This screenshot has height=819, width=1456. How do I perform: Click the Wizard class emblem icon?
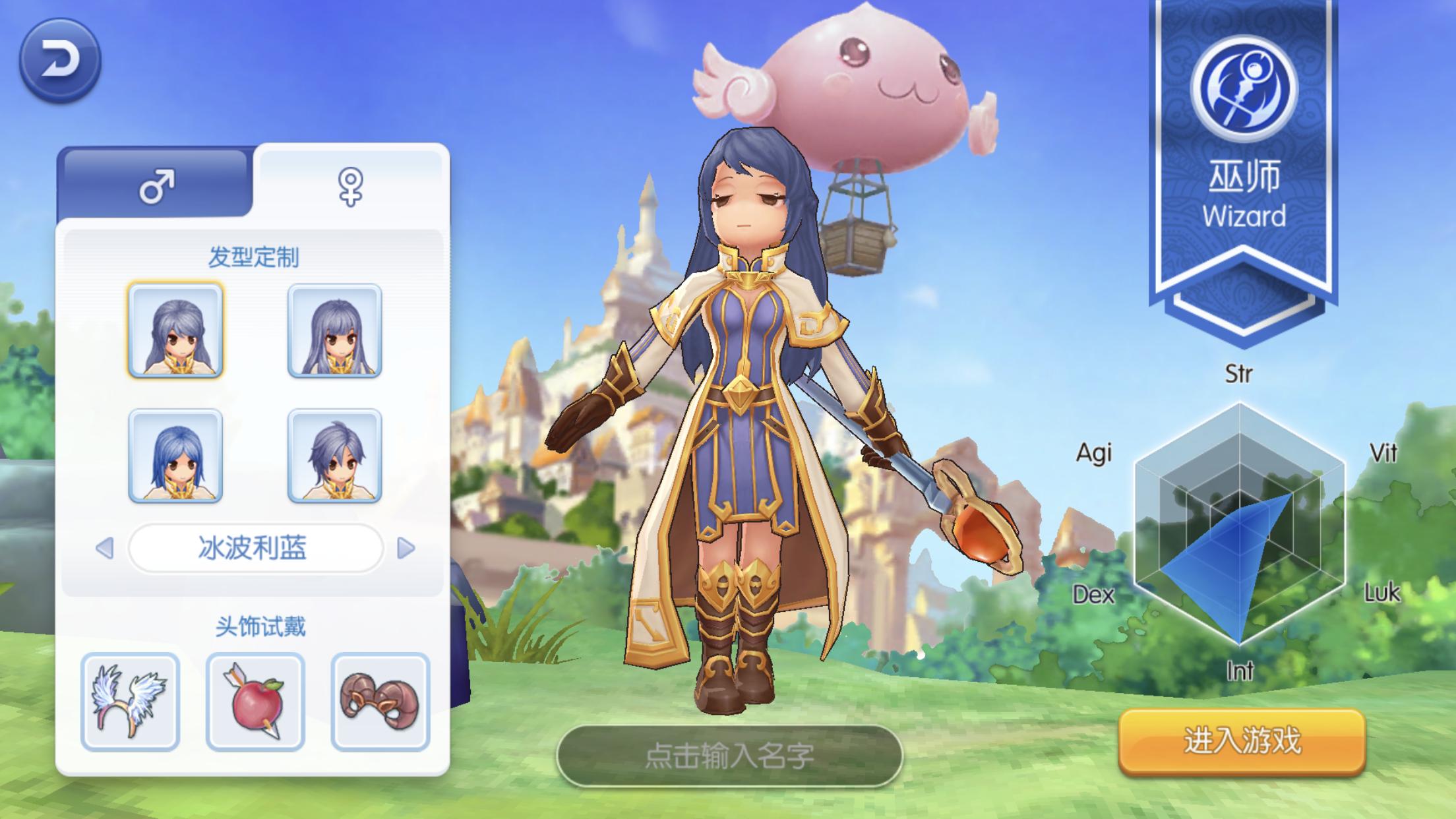coord(1244,90)
